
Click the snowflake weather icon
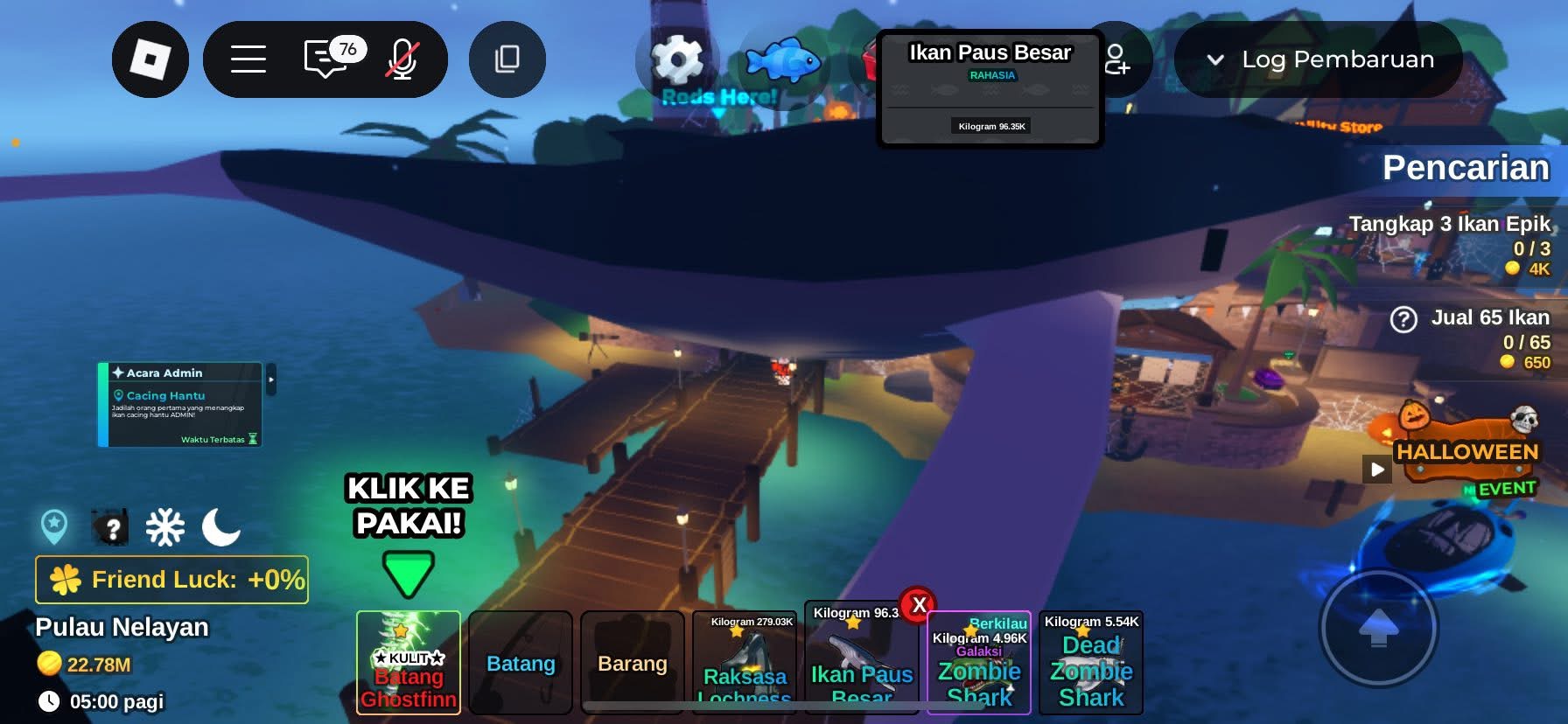pyautogui.click(x=164, y=527)
